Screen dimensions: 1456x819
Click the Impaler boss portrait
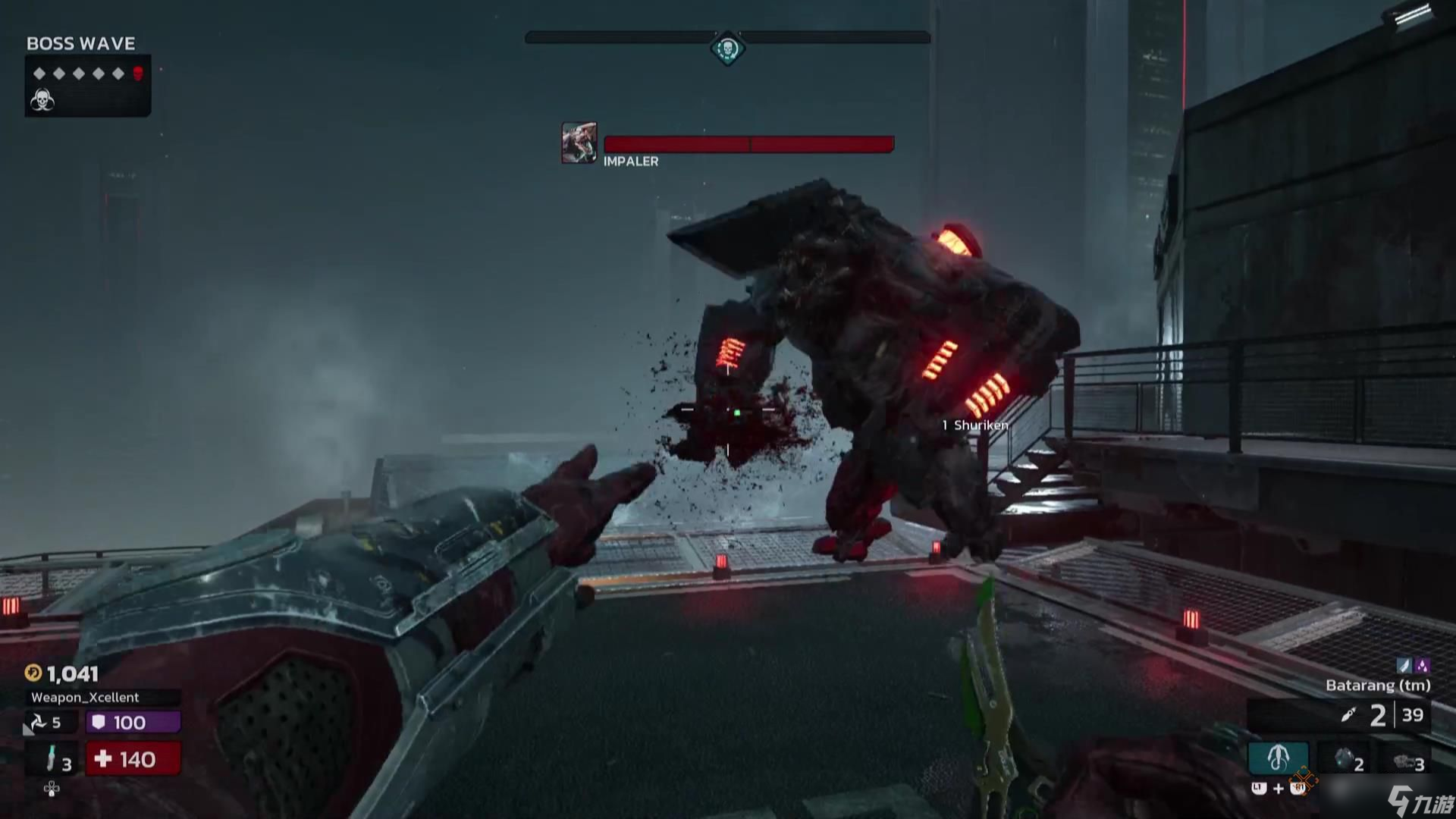coord(579,143)
